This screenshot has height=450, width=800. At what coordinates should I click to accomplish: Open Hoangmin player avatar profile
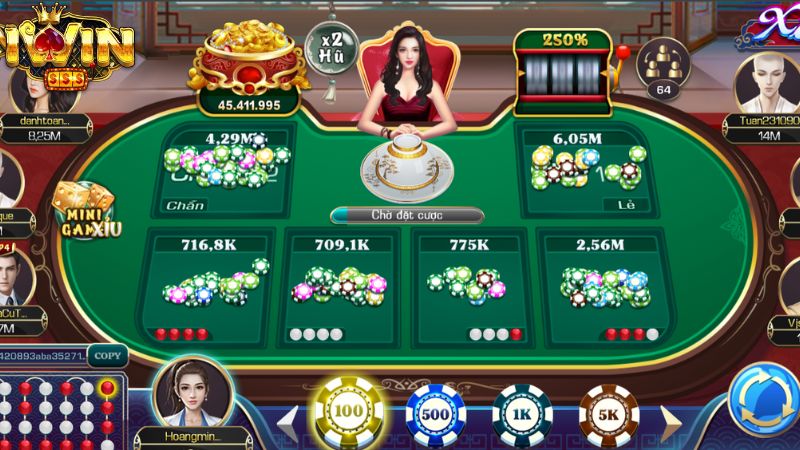click(x=193, y=393)
